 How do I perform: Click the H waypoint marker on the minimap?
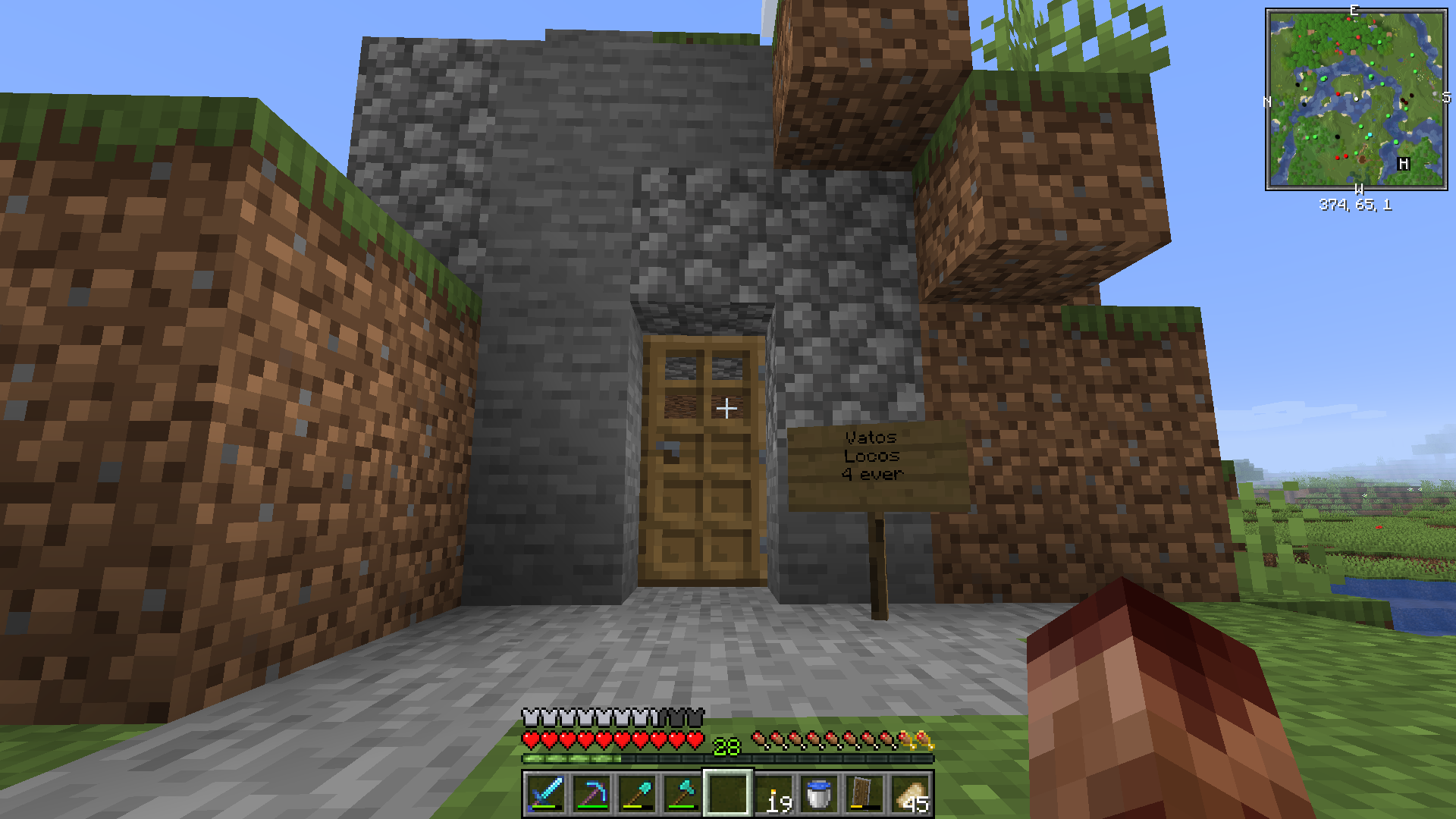1404,164
